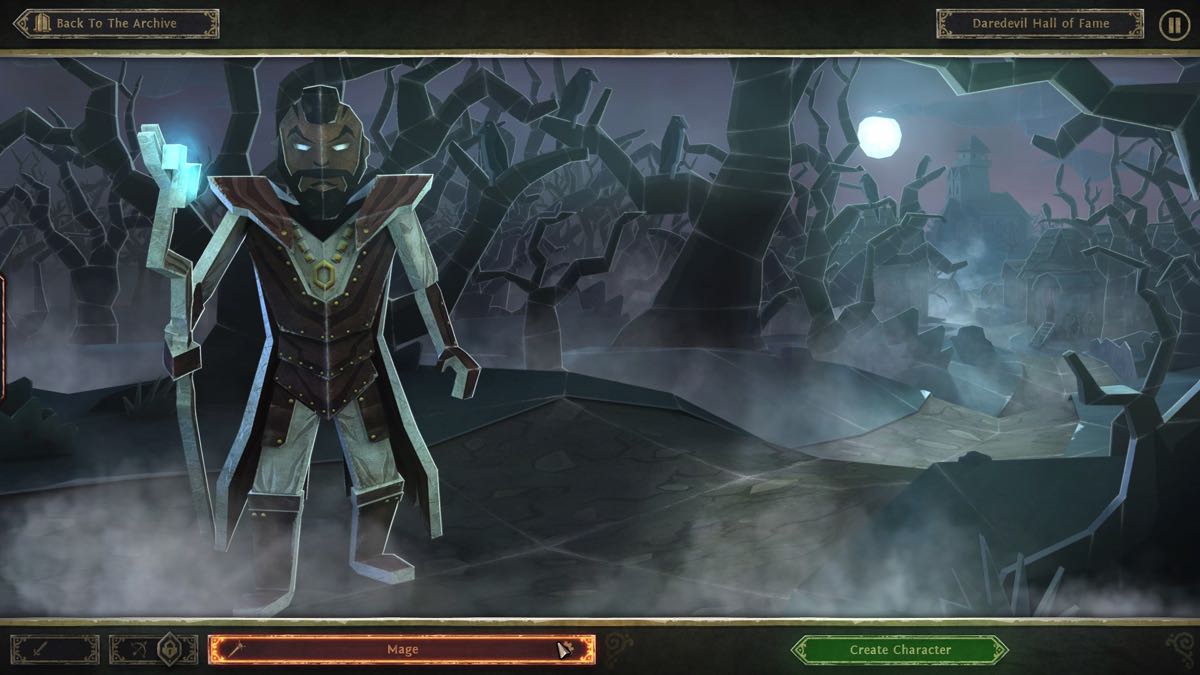This screenshot has width=1200, height=675.
Task: Select the Mage class tab
Action: (402, 650)
